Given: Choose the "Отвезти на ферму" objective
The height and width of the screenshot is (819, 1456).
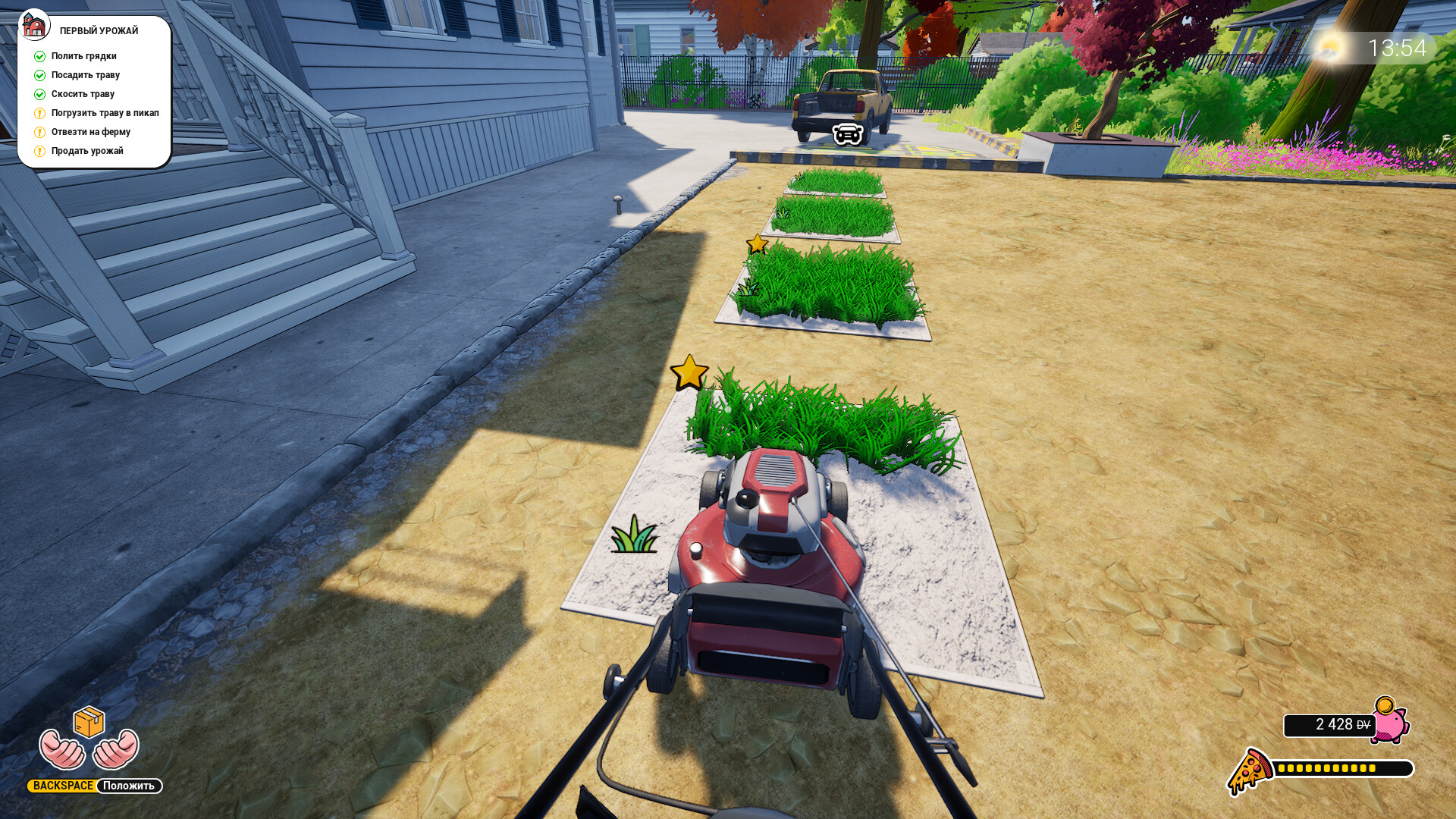Looking at the screenshot, I should [90, 132].
